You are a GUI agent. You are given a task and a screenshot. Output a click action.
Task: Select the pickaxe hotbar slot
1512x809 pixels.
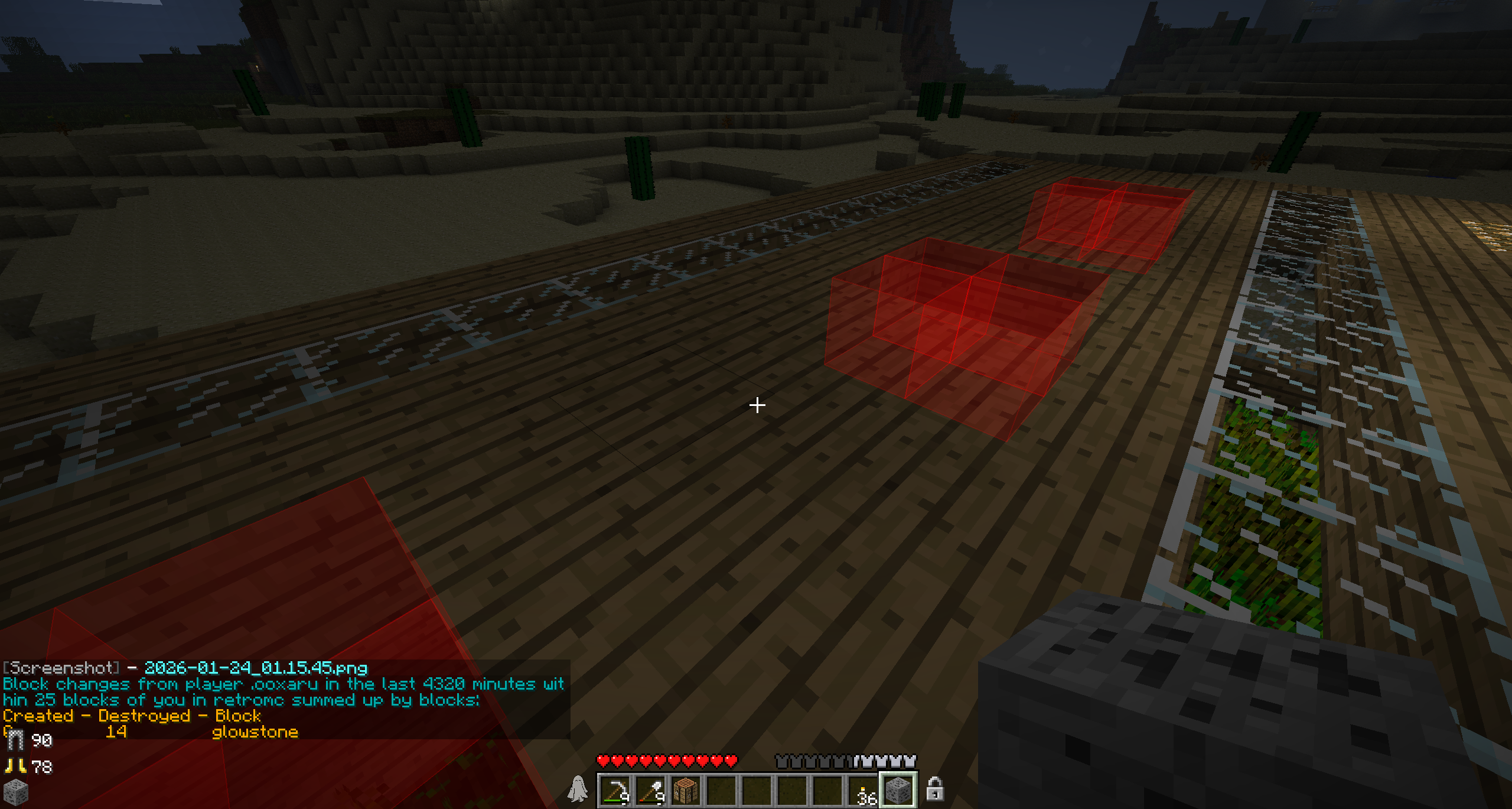coord(615,791)
